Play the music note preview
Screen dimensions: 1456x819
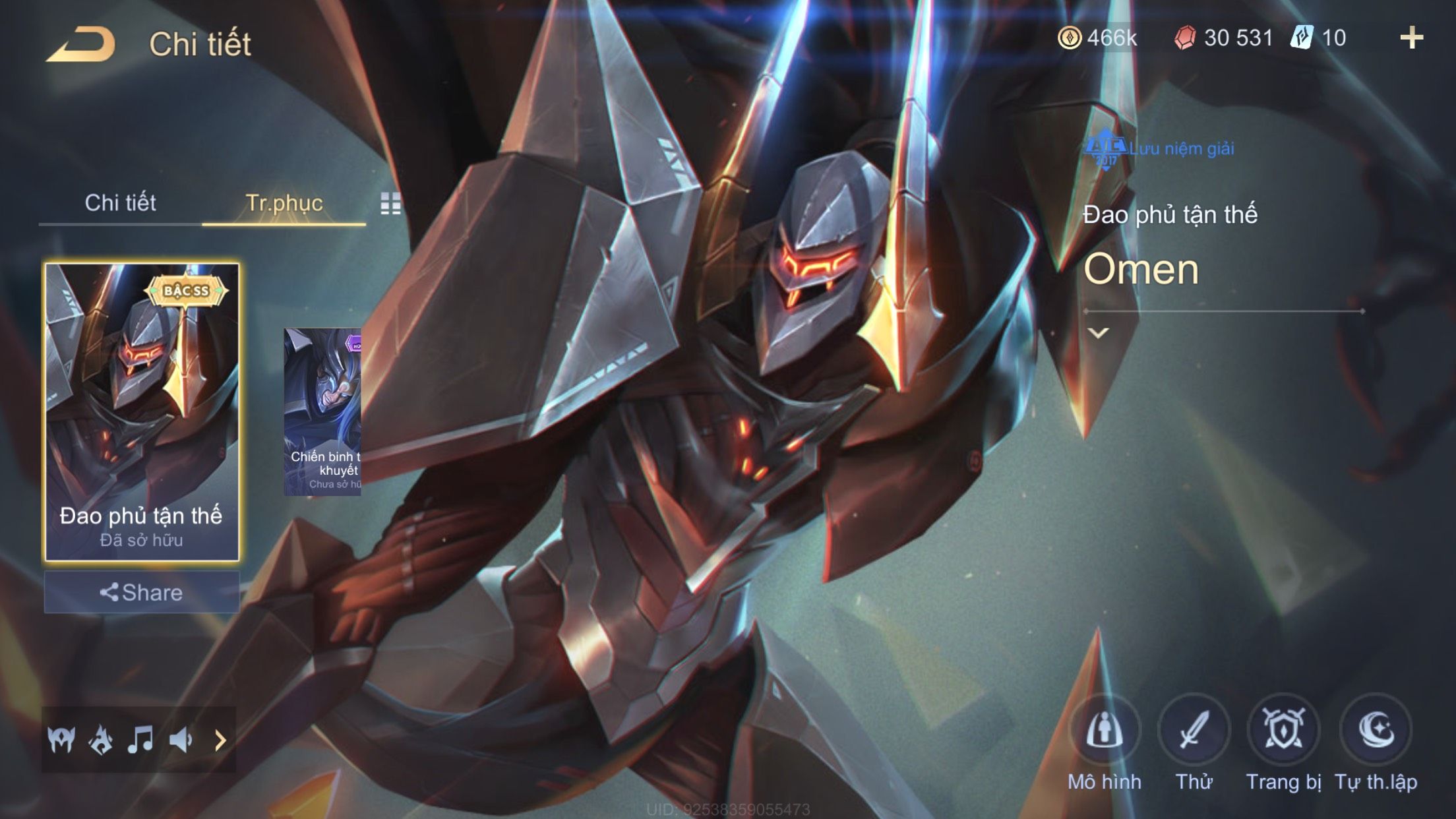(x=140, y=740)
